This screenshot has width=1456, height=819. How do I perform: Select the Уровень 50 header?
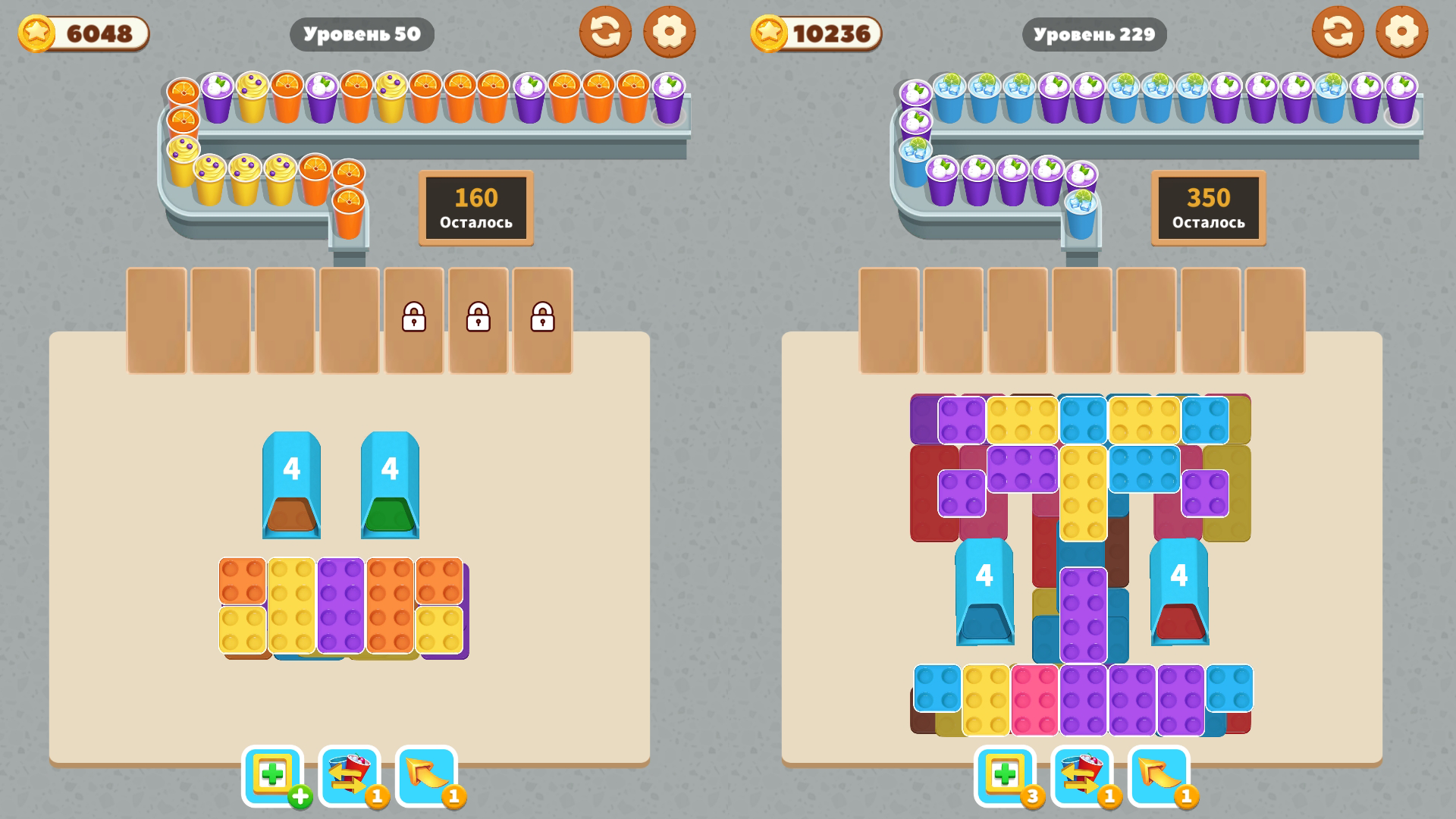pos(362,33)
